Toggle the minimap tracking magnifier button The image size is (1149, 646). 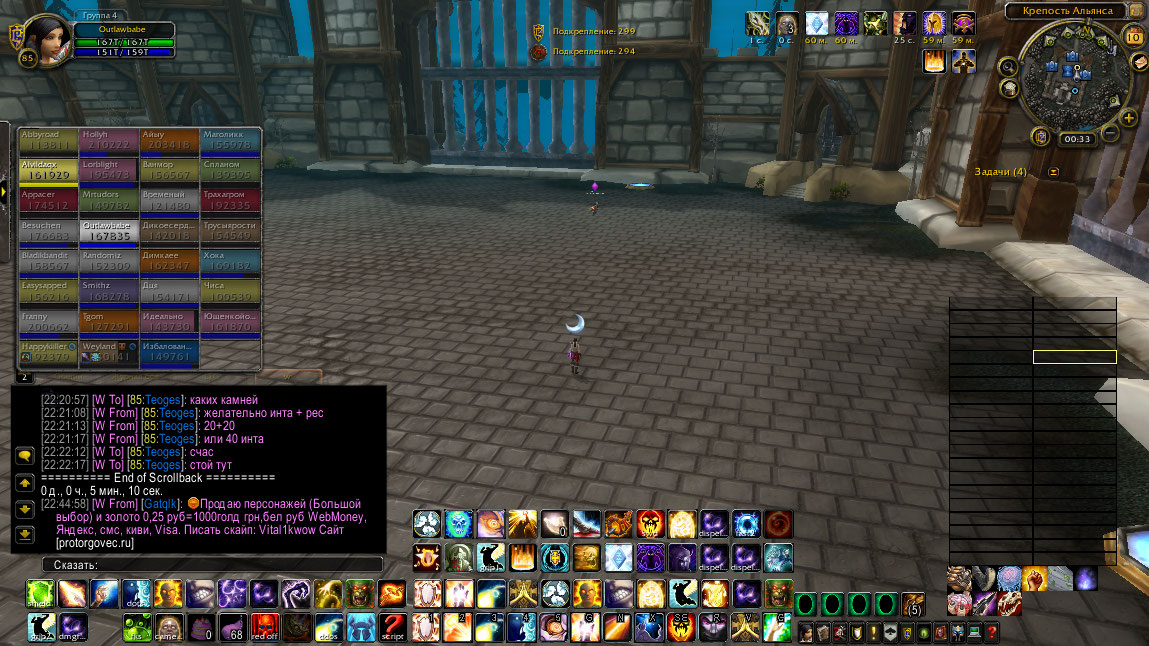(x=1008, y=67)
